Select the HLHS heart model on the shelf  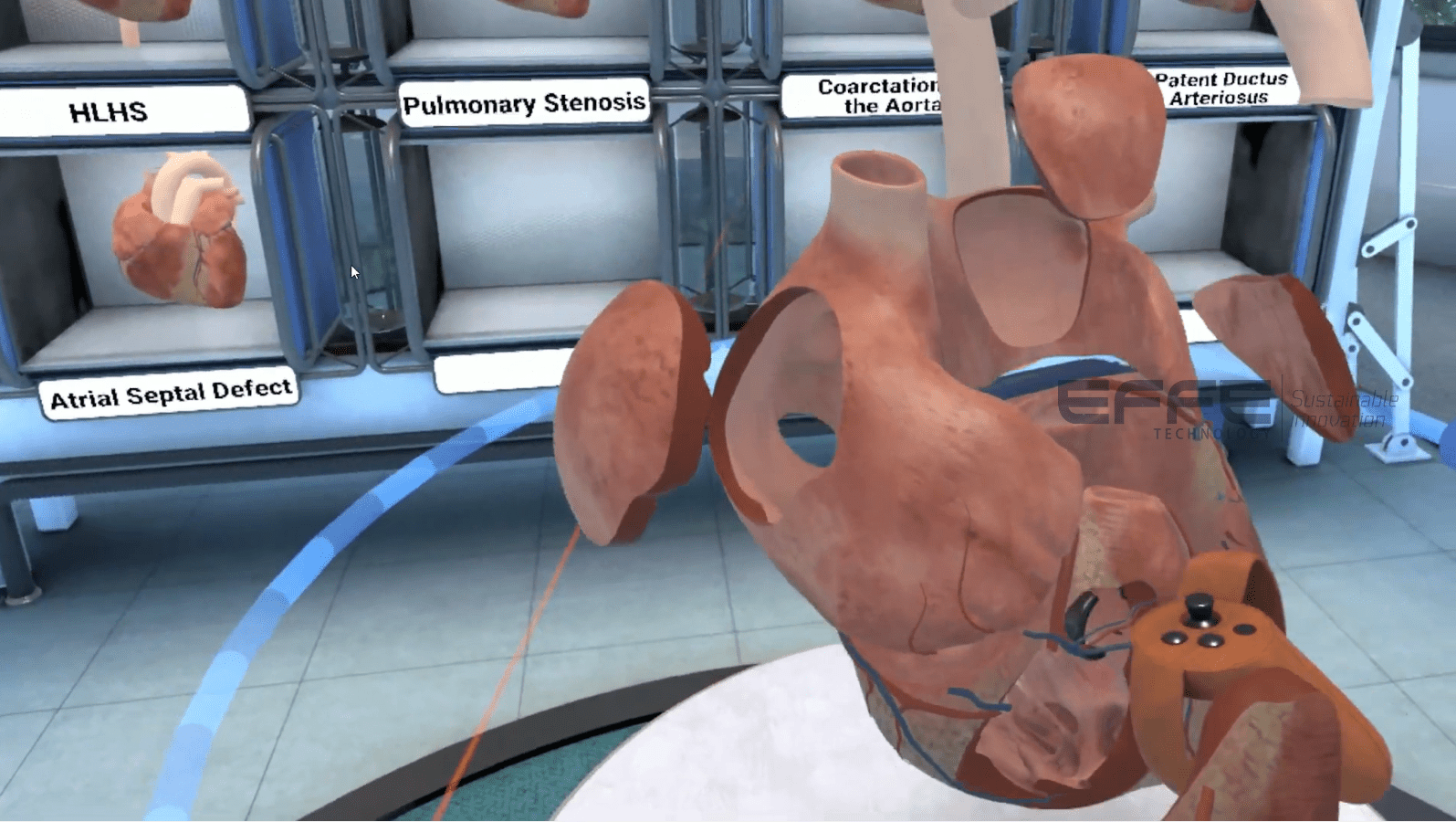click(x=178, y=228)
